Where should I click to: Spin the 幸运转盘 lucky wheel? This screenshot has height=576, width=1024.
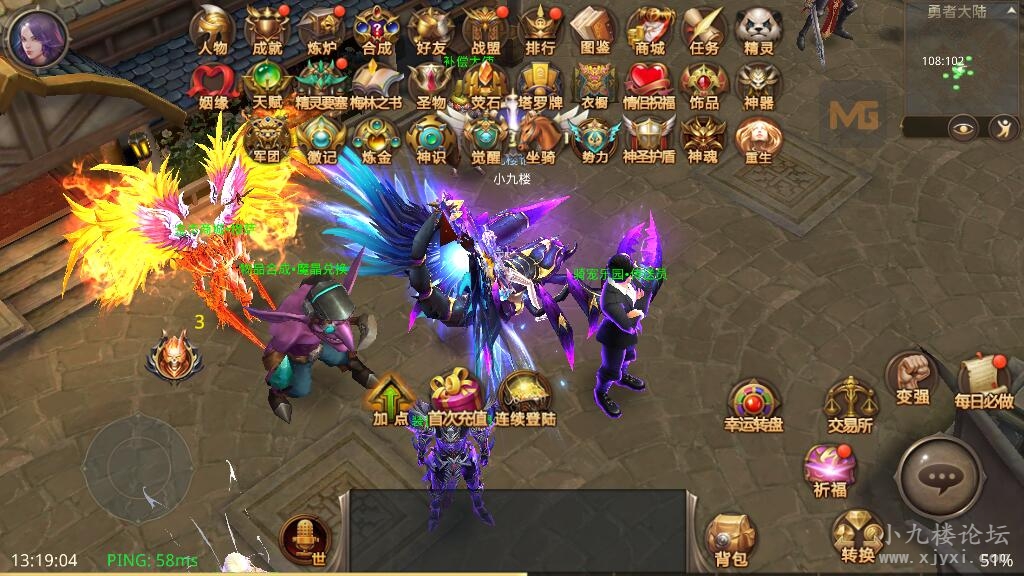pyautogui.click(x=753, y=403)
